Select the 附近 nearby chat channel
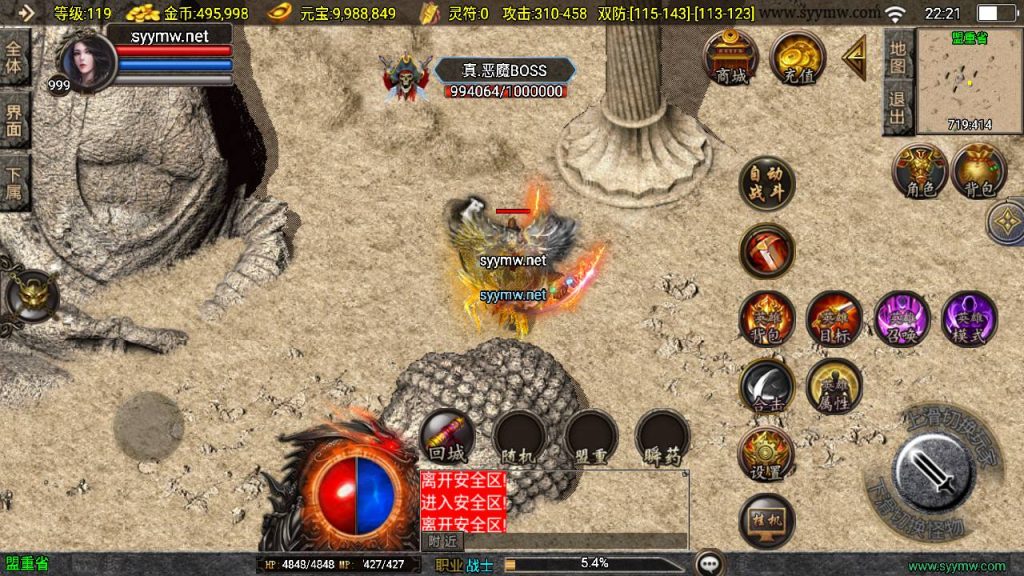This screenshot has width=1024, height=576. pyautogui.click(x=443, y=540)
